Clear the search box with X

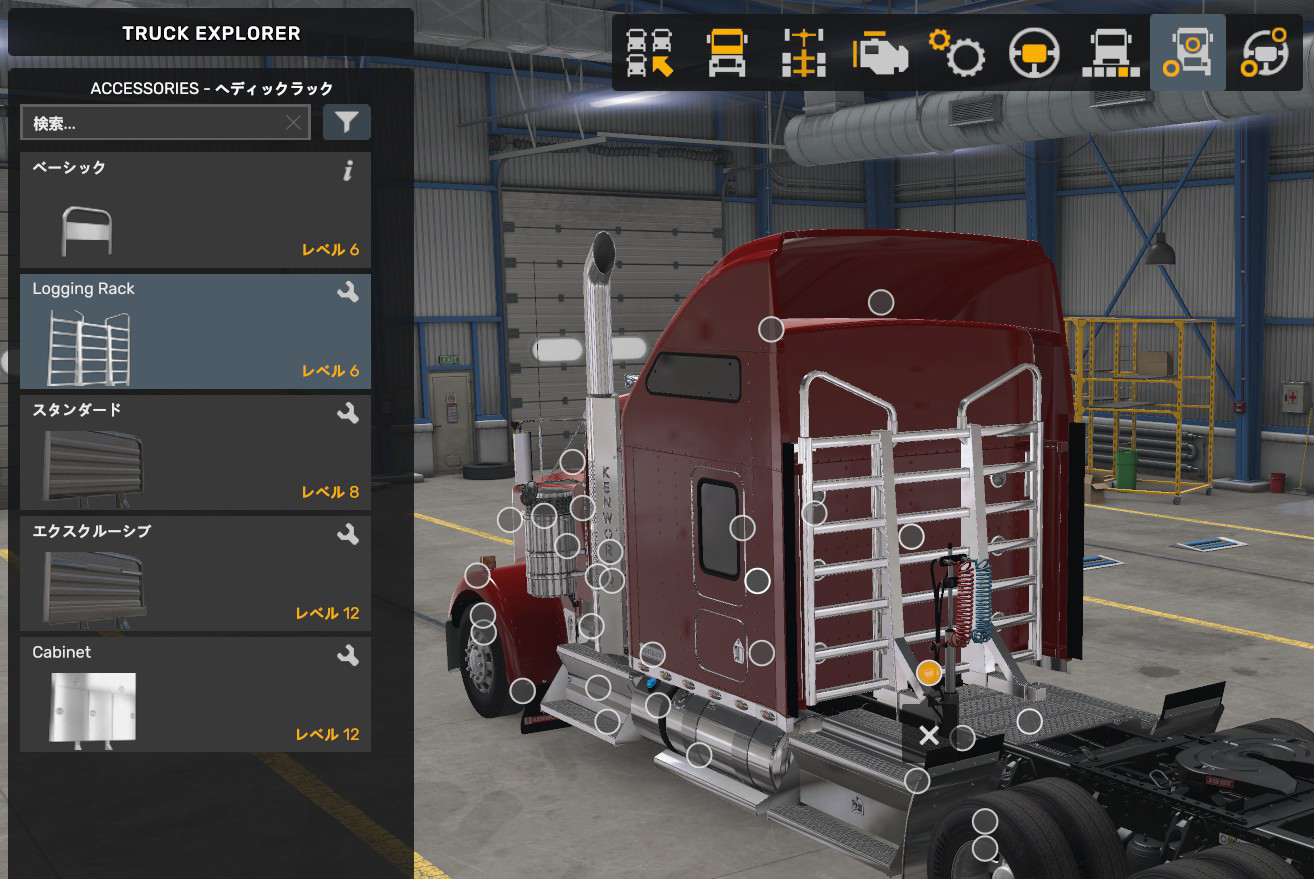click(x=293, y=123)
